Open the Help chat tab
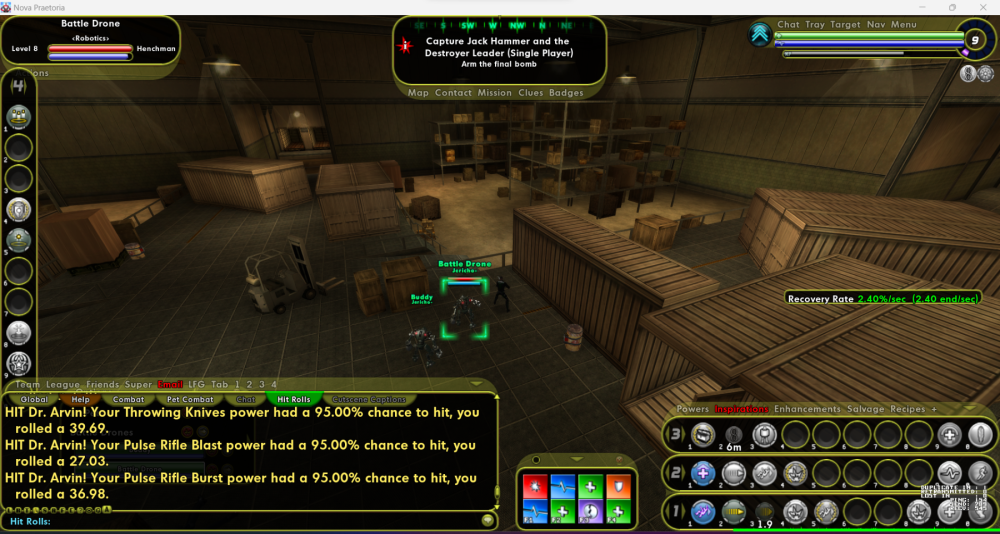The height and width of the screenshot is (534, 1000). (x=80, y=400)
